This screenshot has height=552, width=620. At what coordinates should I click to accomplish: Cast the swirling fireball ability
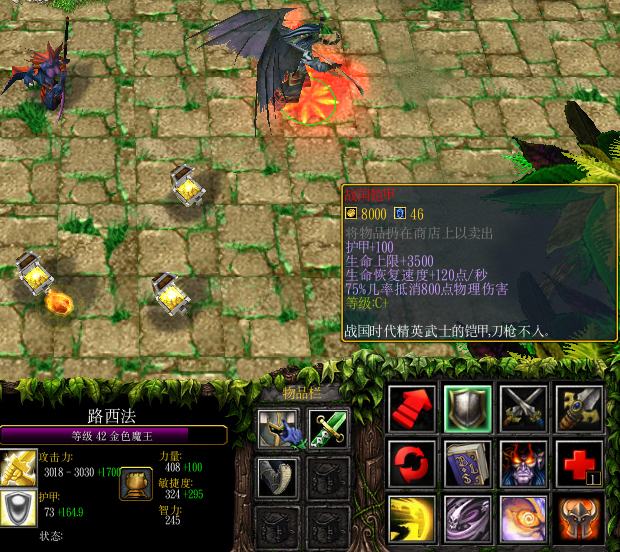click(524, 519)
